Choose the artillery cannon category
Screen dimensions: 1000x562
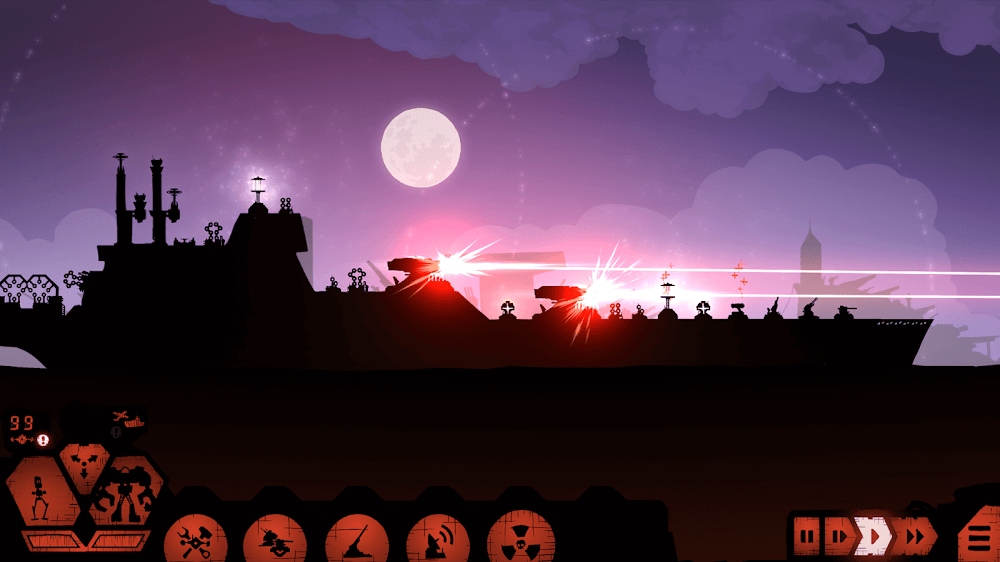(357, 541)
